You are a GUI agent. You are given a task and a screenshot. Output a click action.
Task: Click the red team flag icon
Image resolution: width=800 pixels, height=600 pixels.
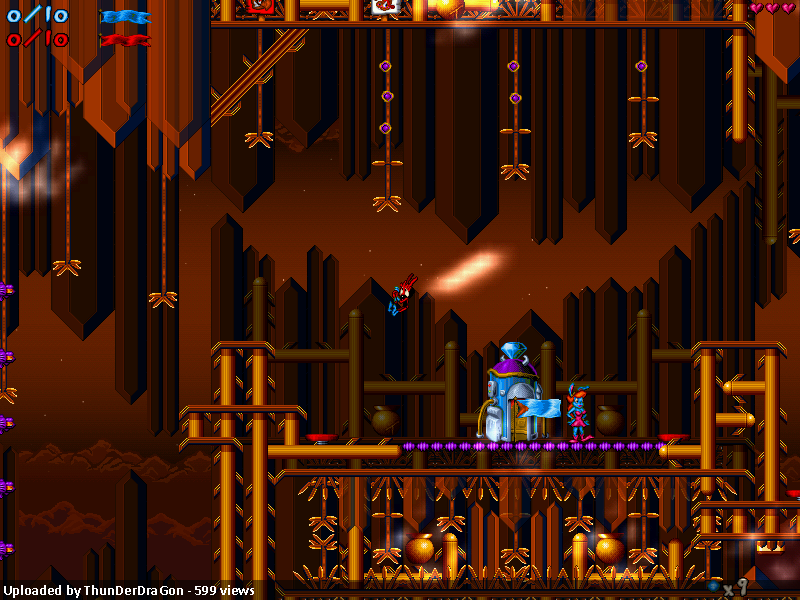pyautogui.click(x=125, y=40)
